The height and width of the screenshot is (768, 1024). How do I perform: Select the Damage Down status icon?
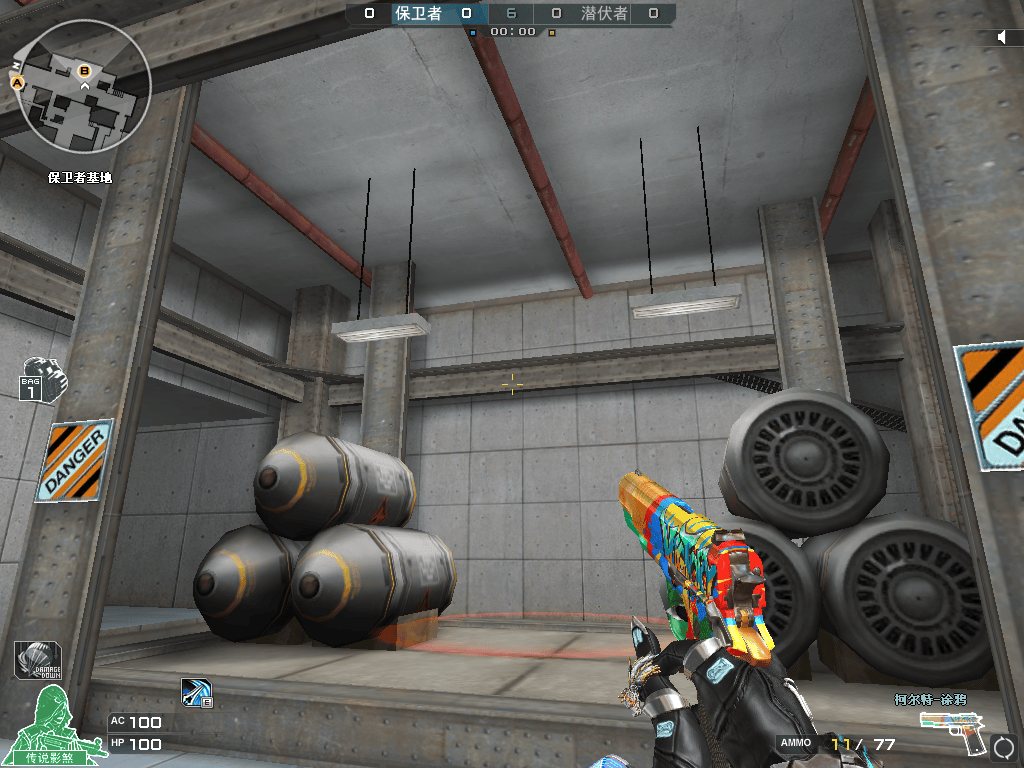pos(38,660)
